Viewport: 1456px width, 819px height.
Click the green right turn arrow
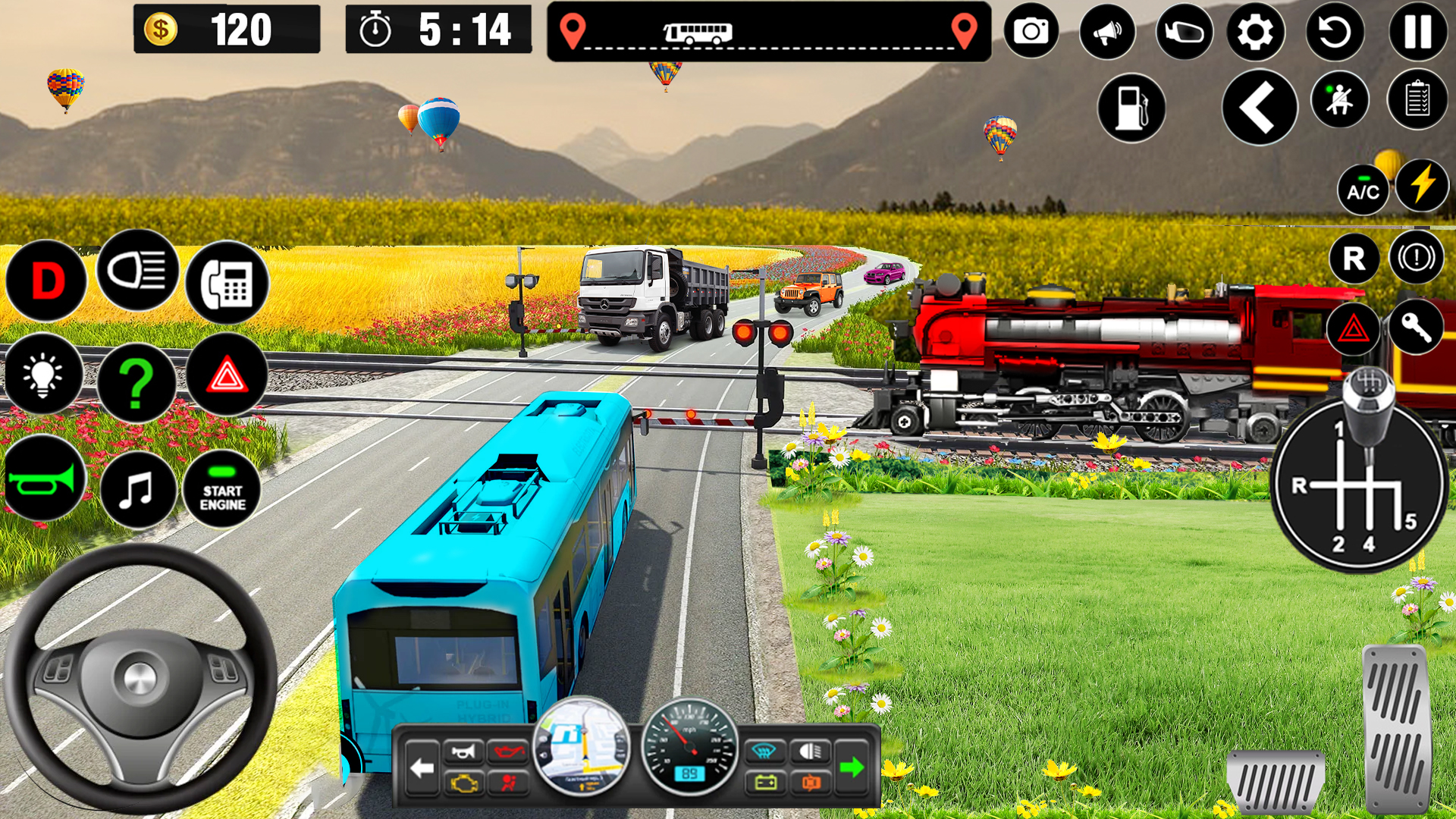pyautogui.click(x=852, y=767)
